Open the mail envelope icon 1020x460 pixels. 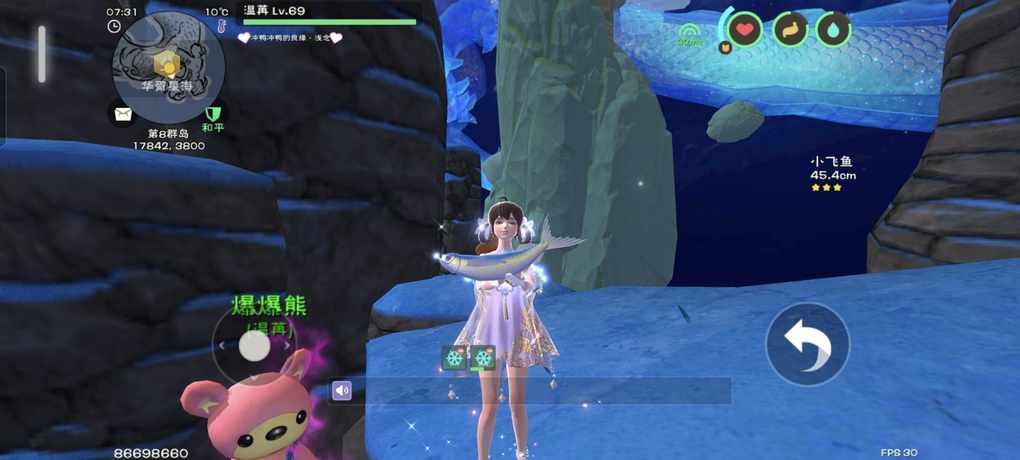pyautogui.click(x=123, y=113)
